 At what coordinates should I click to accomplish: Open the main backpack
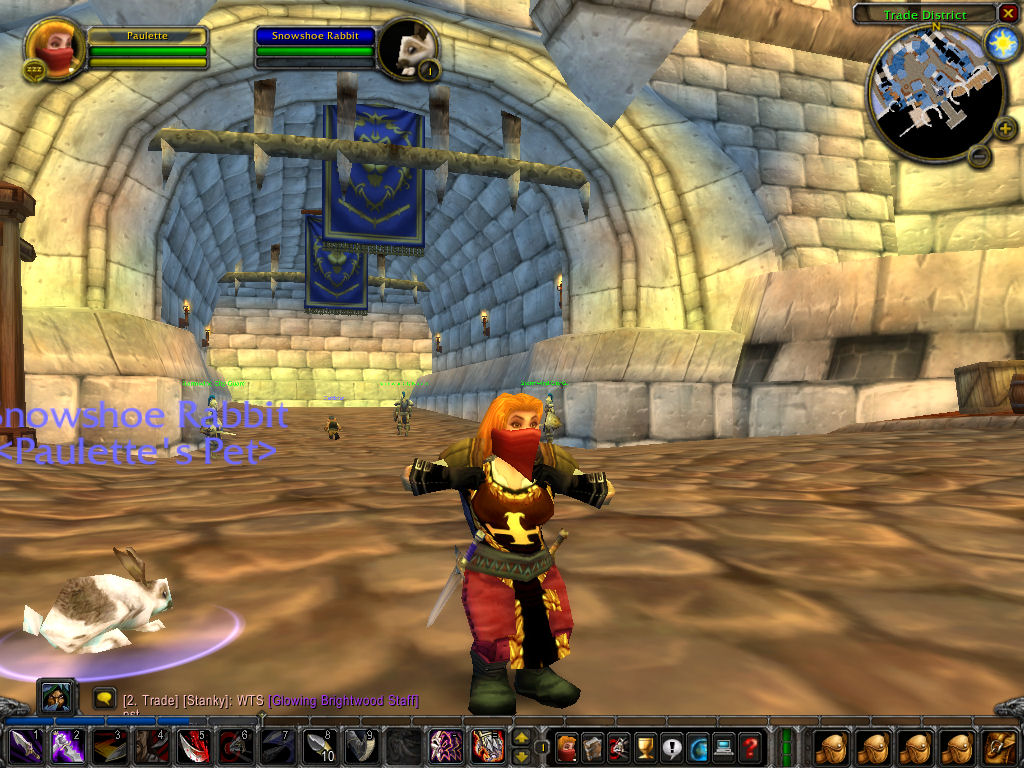pyautogui.click(x=1000, y=746)
